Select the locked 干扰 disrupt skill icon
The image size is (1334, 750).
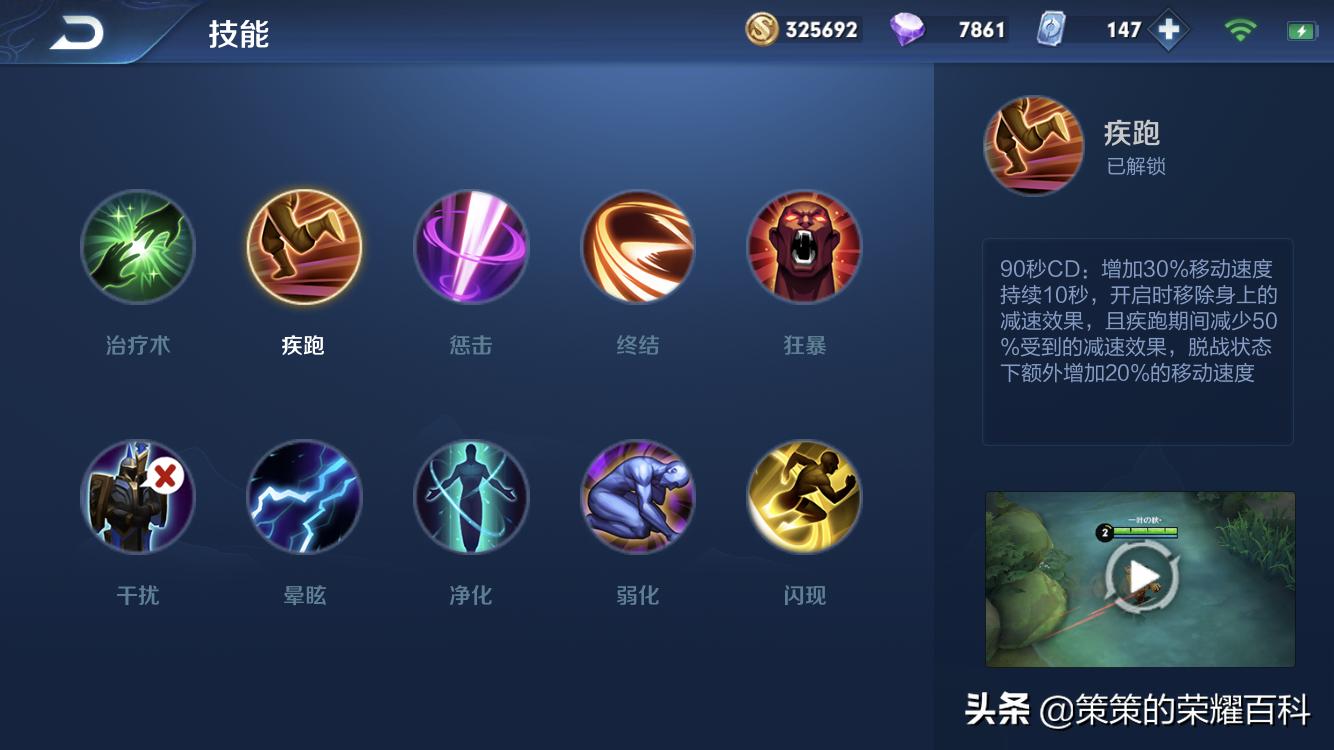coord(138,497)
